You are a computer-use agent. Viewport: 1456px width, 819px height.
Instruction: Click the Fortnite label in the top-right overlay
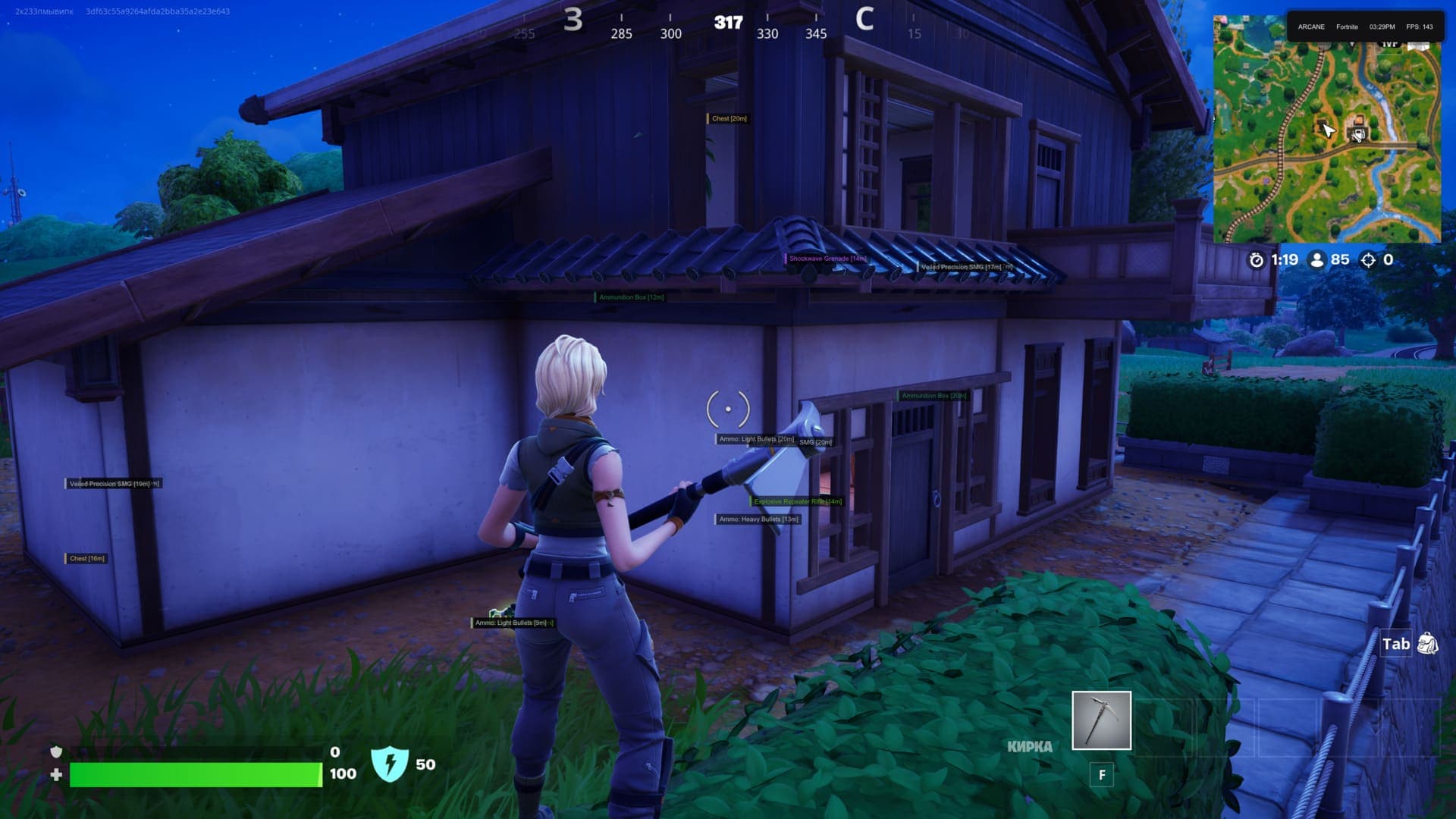(1348, 27)
